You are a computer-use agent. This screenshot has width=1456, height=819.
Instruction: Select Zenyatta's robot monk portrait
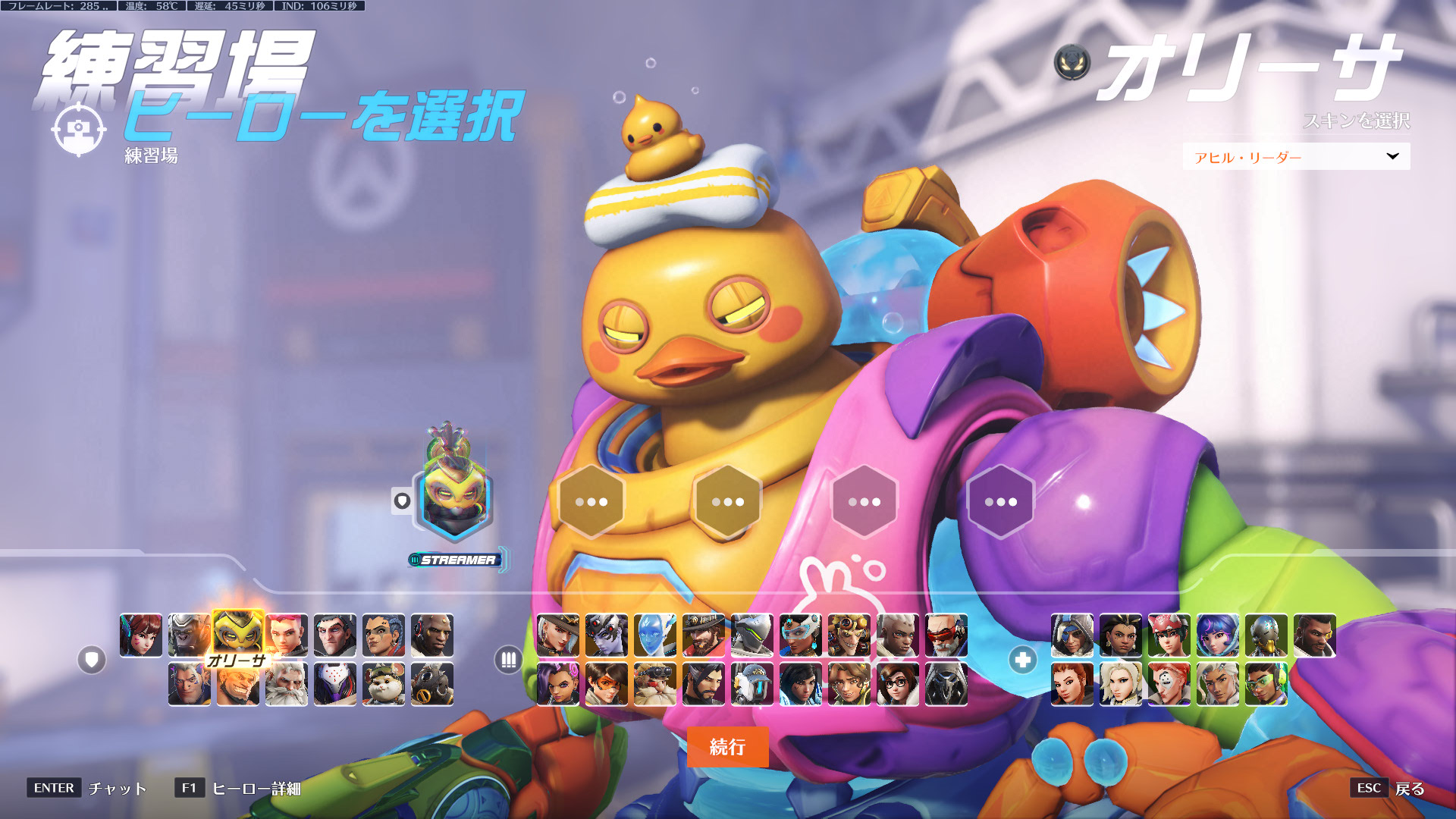click(1266, 635)
